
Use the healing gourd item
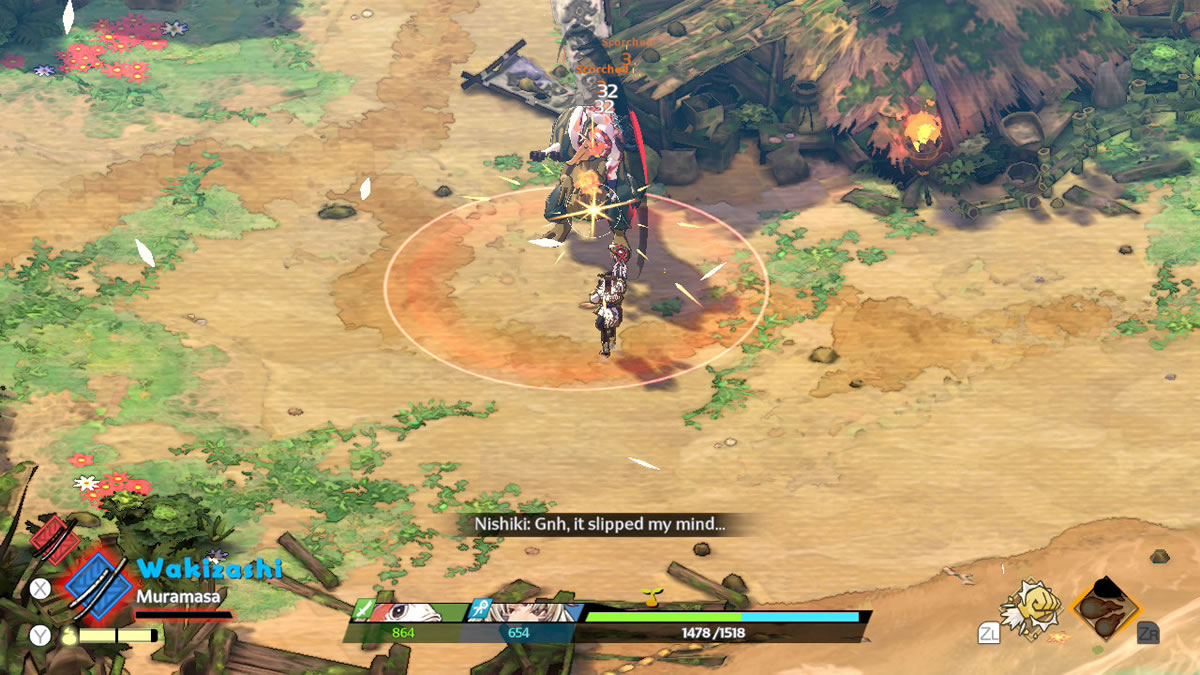pos(68,635)
